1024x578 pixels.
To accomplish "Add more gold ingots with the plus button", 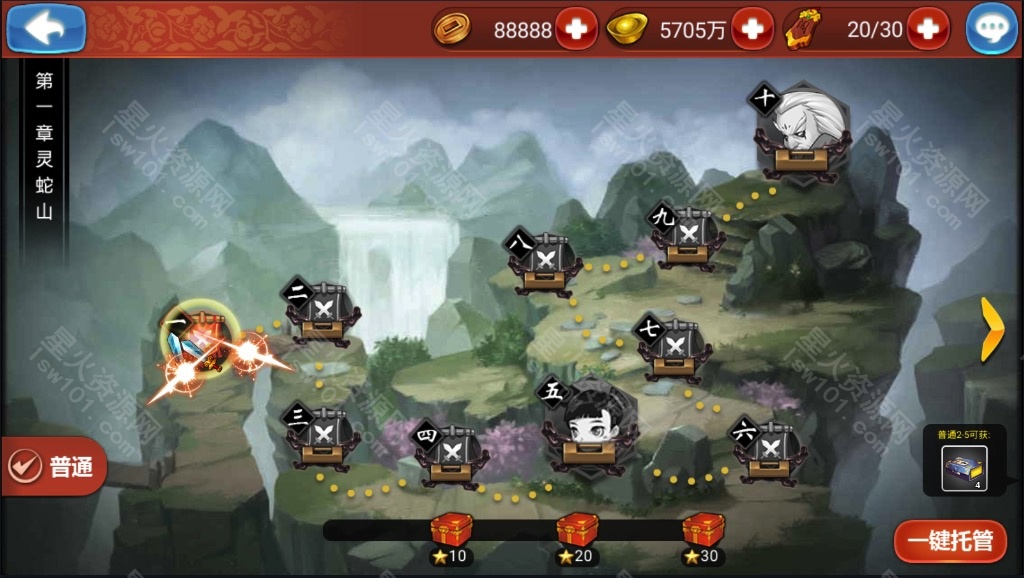I will coord(752,29).
